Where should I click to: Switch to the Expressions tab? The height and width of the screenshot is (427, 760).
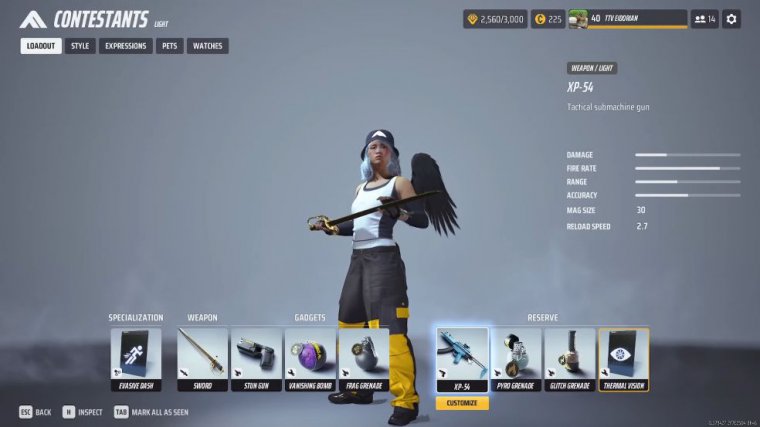pyautogui.click(x=126, y=46)
